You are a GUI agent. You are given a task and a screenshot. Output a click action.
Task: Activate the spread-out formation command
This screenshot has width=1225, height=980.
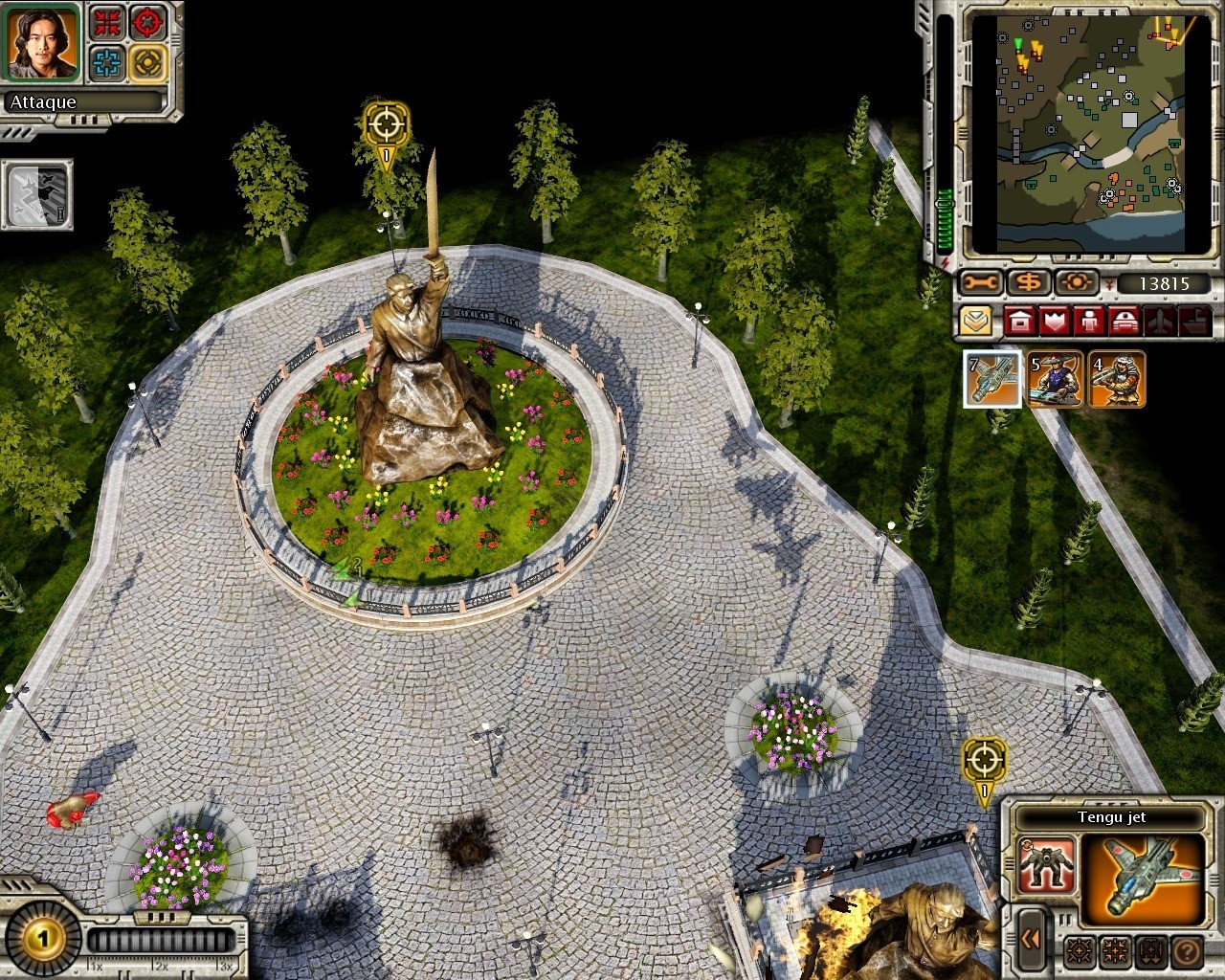point(1080,951)
